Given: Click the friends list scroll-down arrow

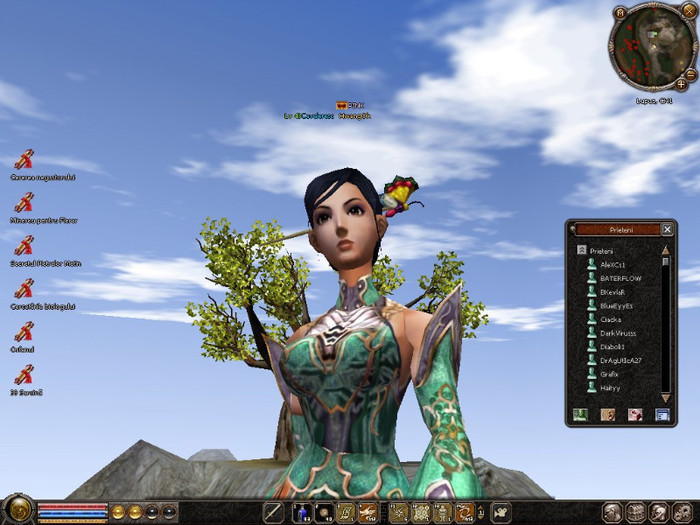Looking at the screenshot, I should click(x=666, y=397).
